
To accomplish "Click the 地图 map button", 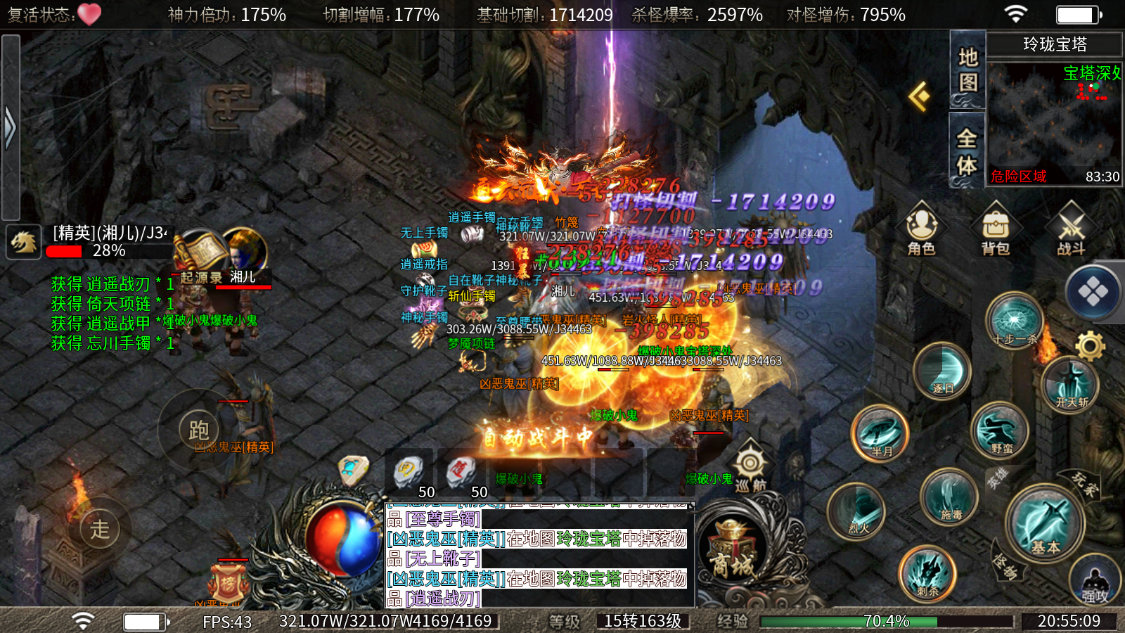I will [967, 70].
